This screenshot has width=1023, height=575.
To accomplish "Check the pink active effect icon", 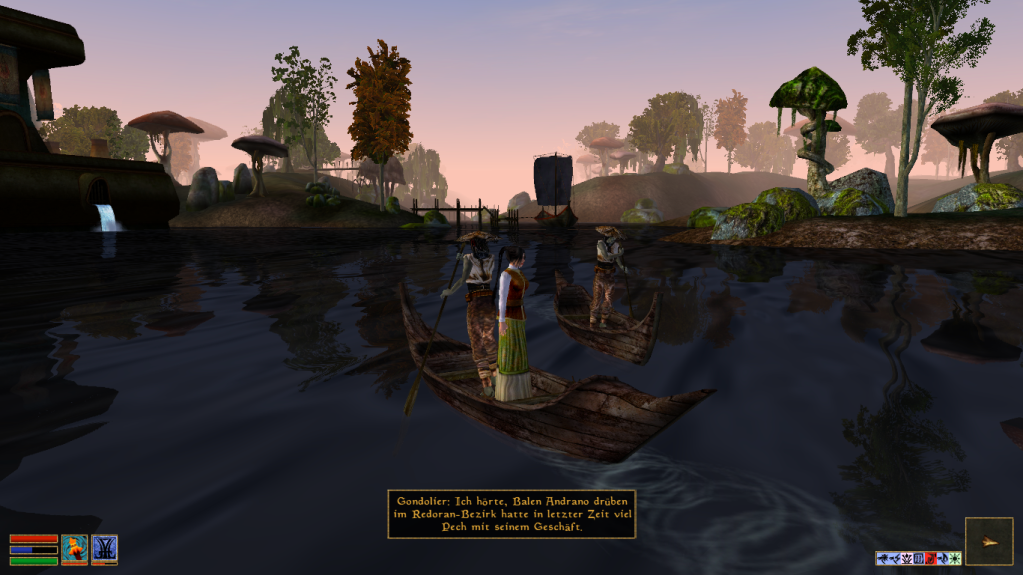I will tap(907, 558).
